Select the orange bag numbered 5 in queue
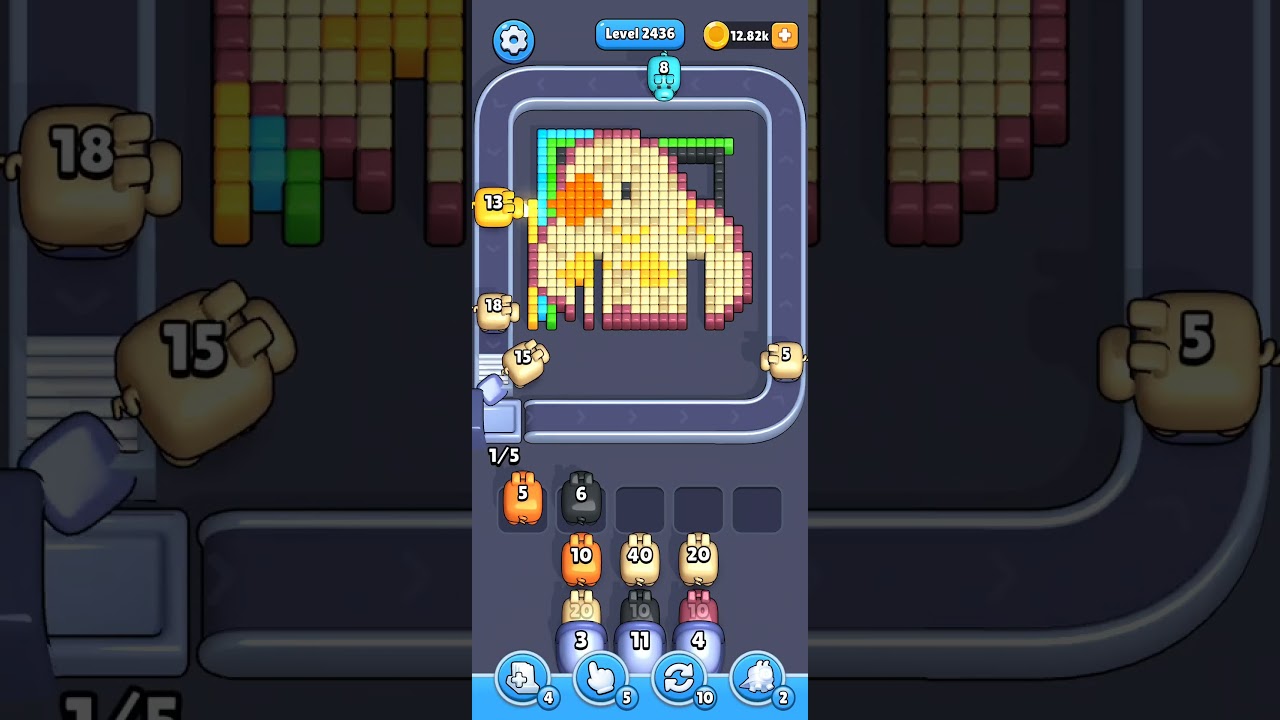 pos(522,500)
